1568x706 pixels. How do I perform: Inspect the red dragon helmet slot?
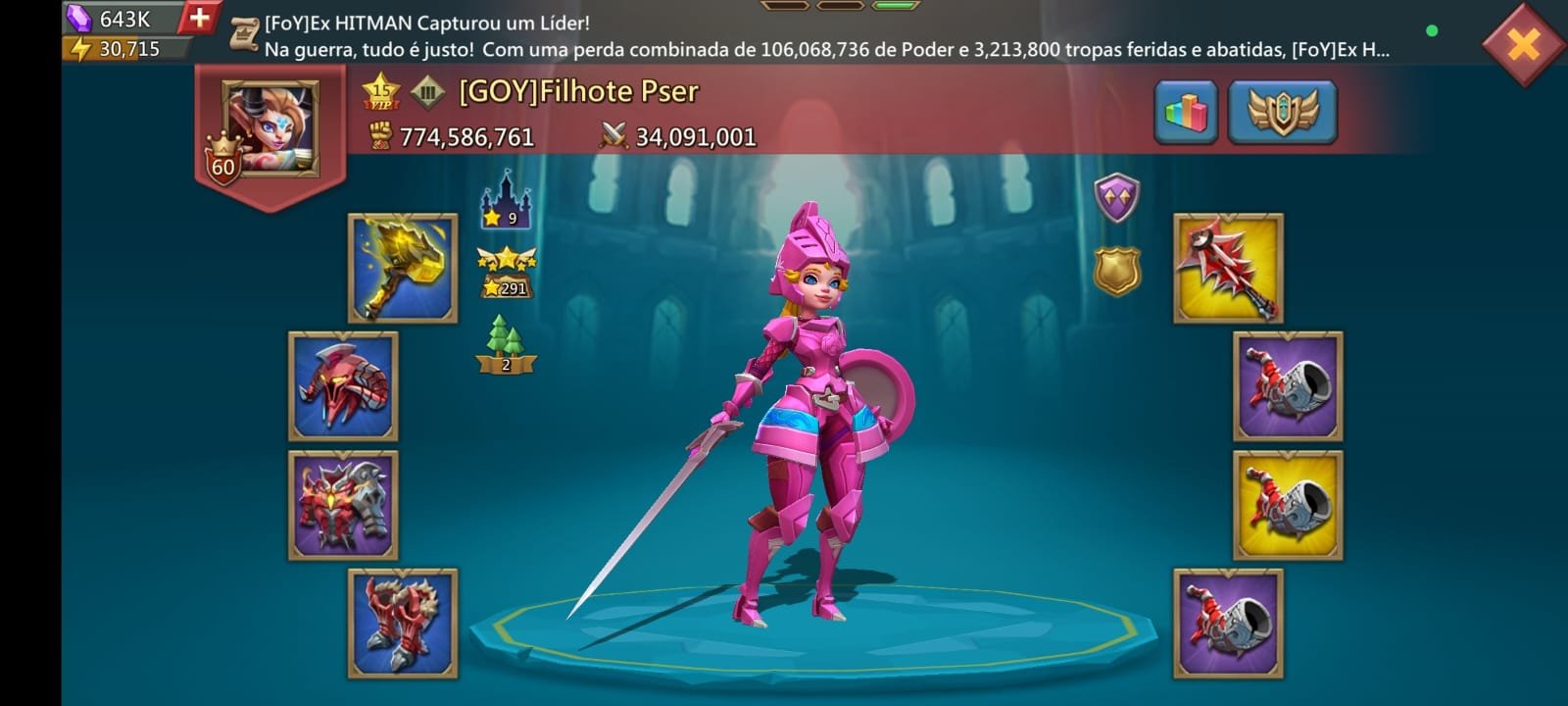pos(343,386)
